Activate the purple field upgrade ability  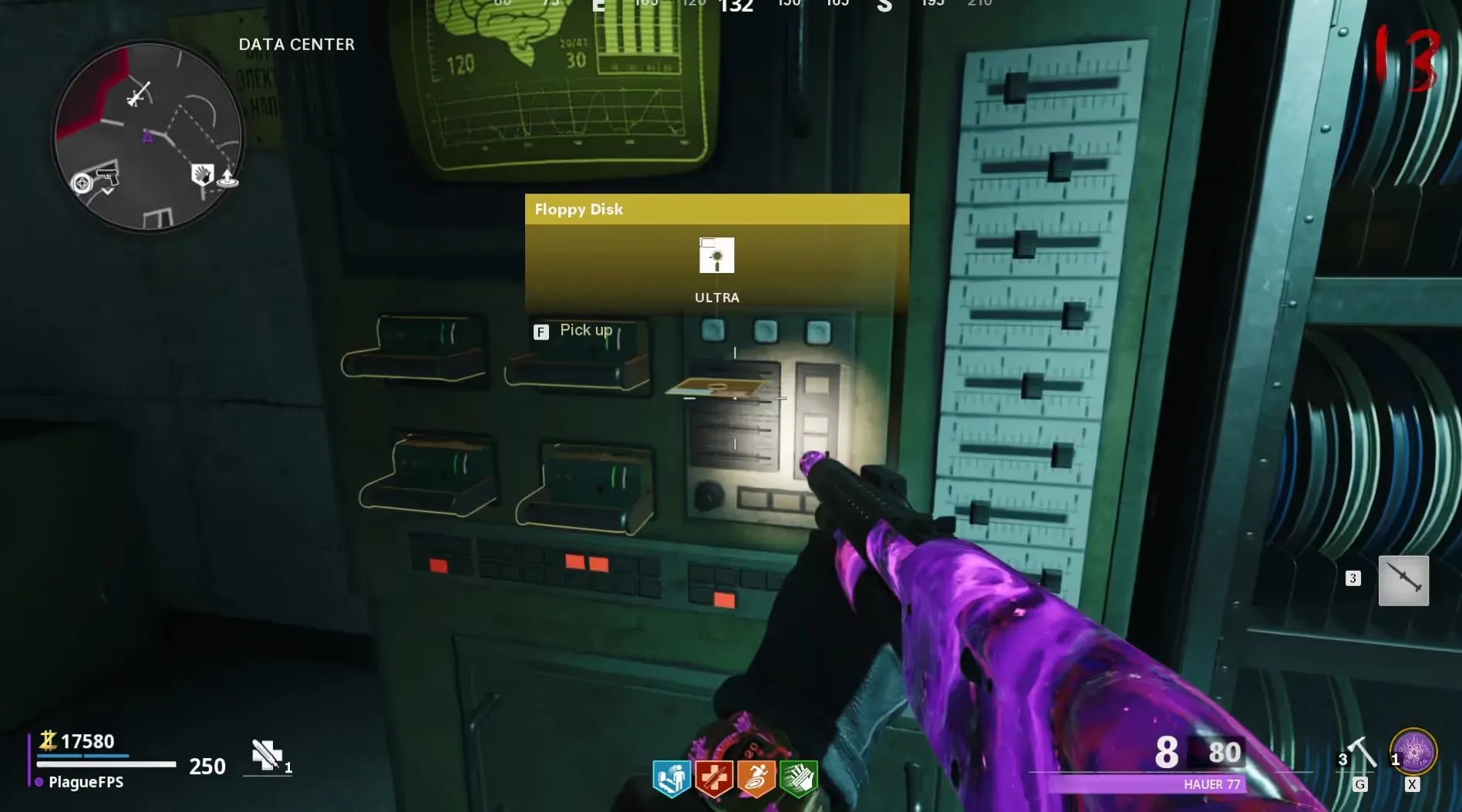click(1413, 751)
